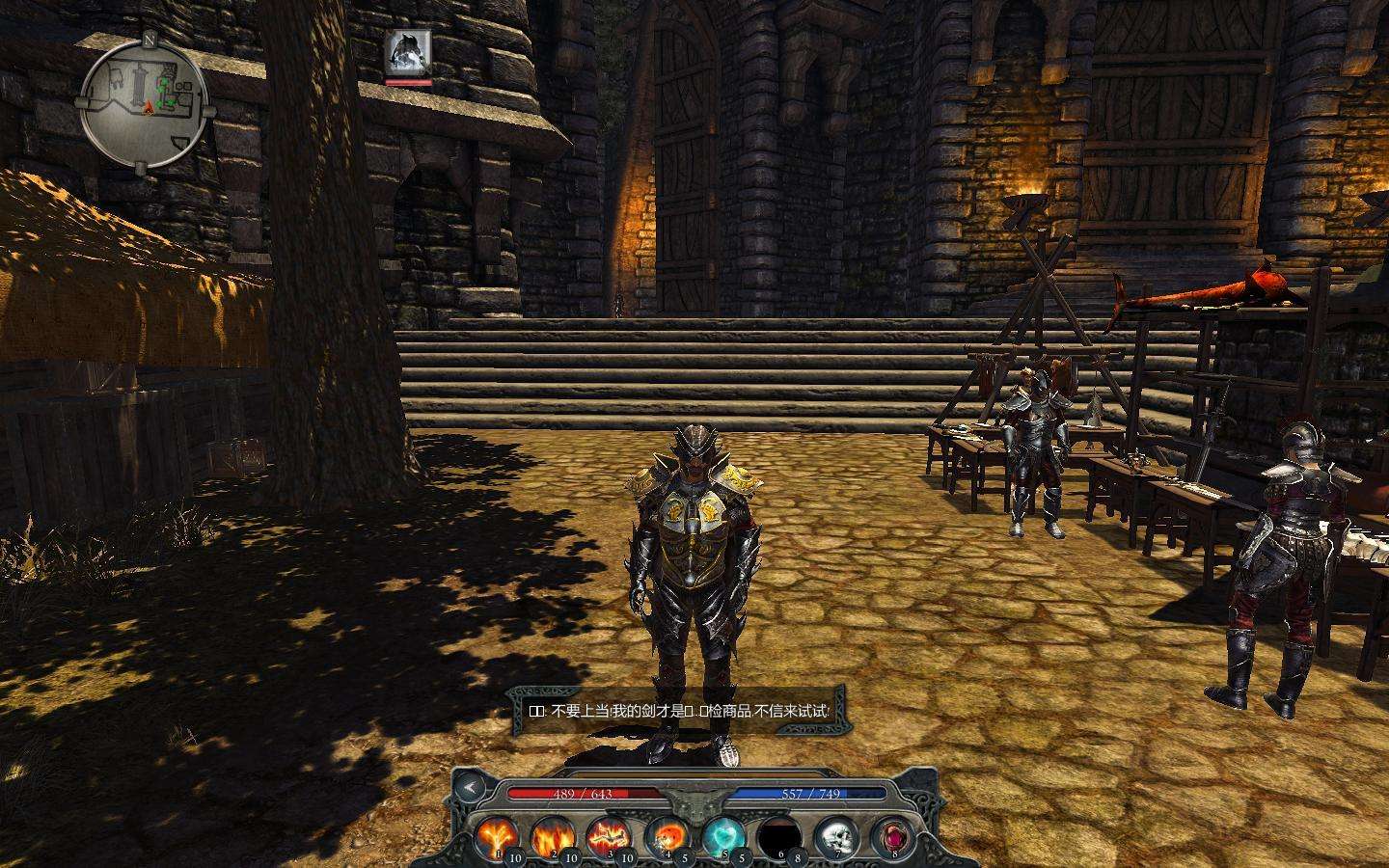
Task: Launch the fireball skill in slot 4
Action: point(667,835)
